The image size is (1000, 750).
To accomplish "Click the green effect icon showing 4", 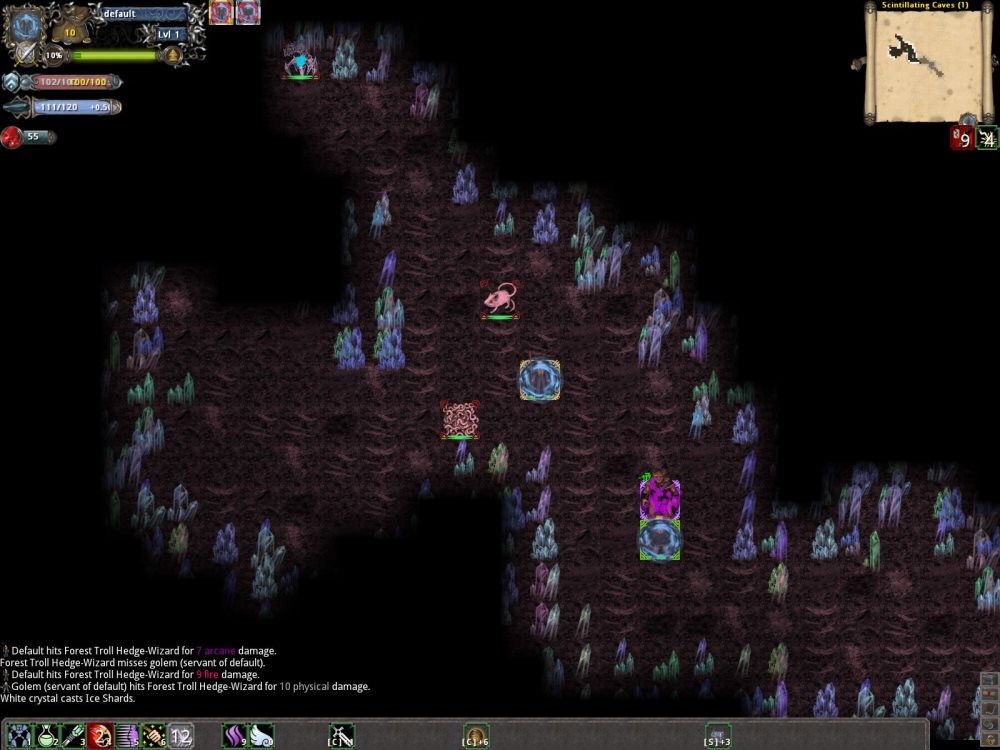I will pos(988,138).
